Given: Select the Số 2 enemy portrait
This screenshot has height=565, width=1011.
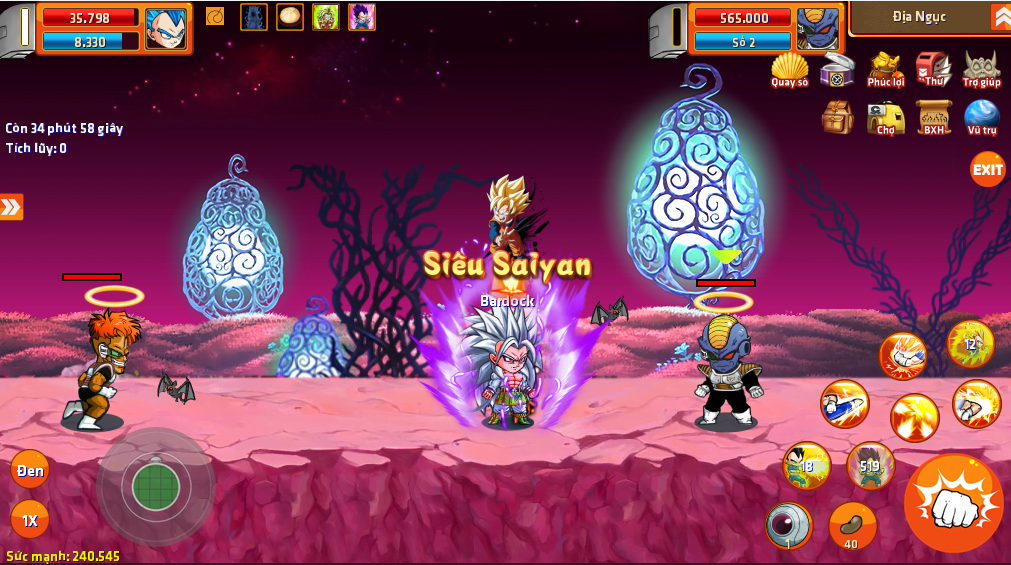Looking at the screenshot, I should [817, 28].
